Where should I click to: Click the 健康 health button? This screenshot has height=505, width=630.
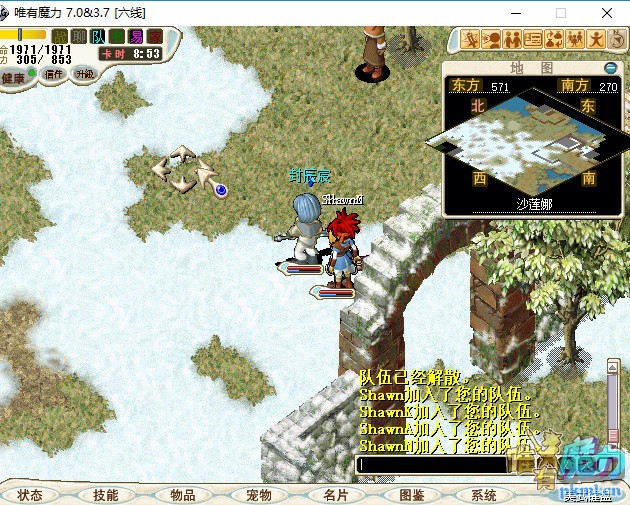(14, 78)
